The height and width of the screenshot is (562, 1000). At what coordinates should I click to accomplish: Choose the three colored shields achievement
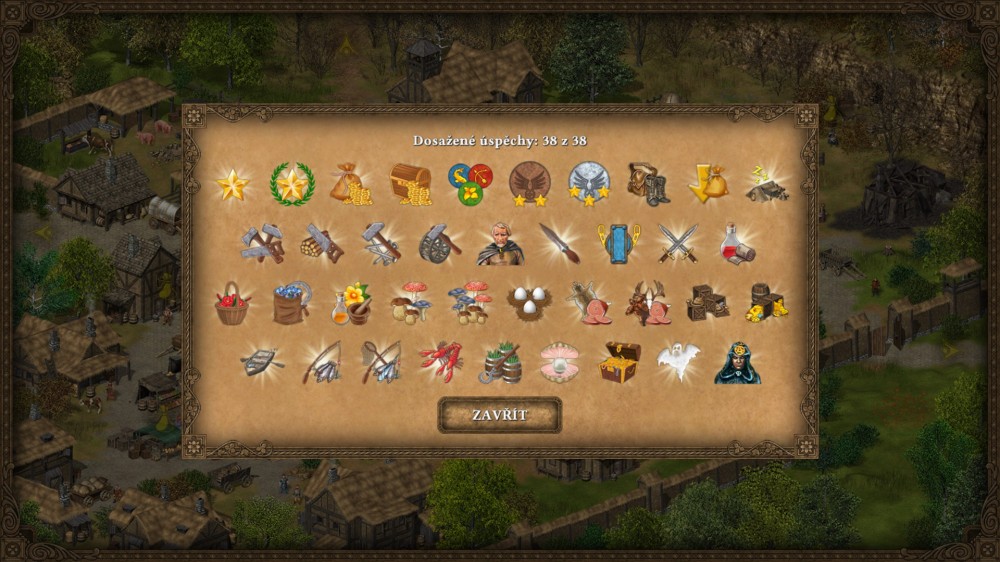click(x=470, y=184)
